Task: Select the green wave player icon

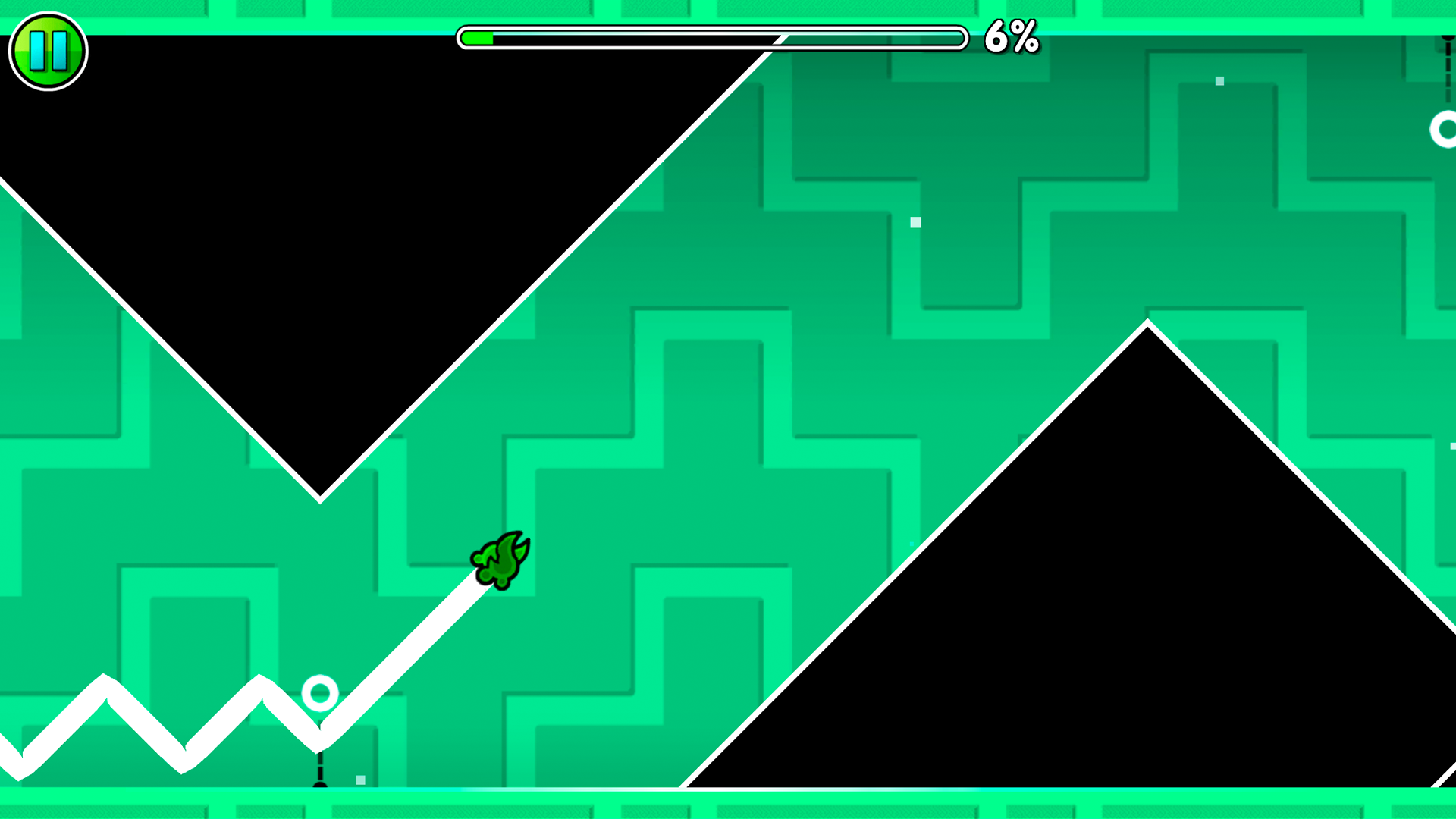Action: coord(500,561)
